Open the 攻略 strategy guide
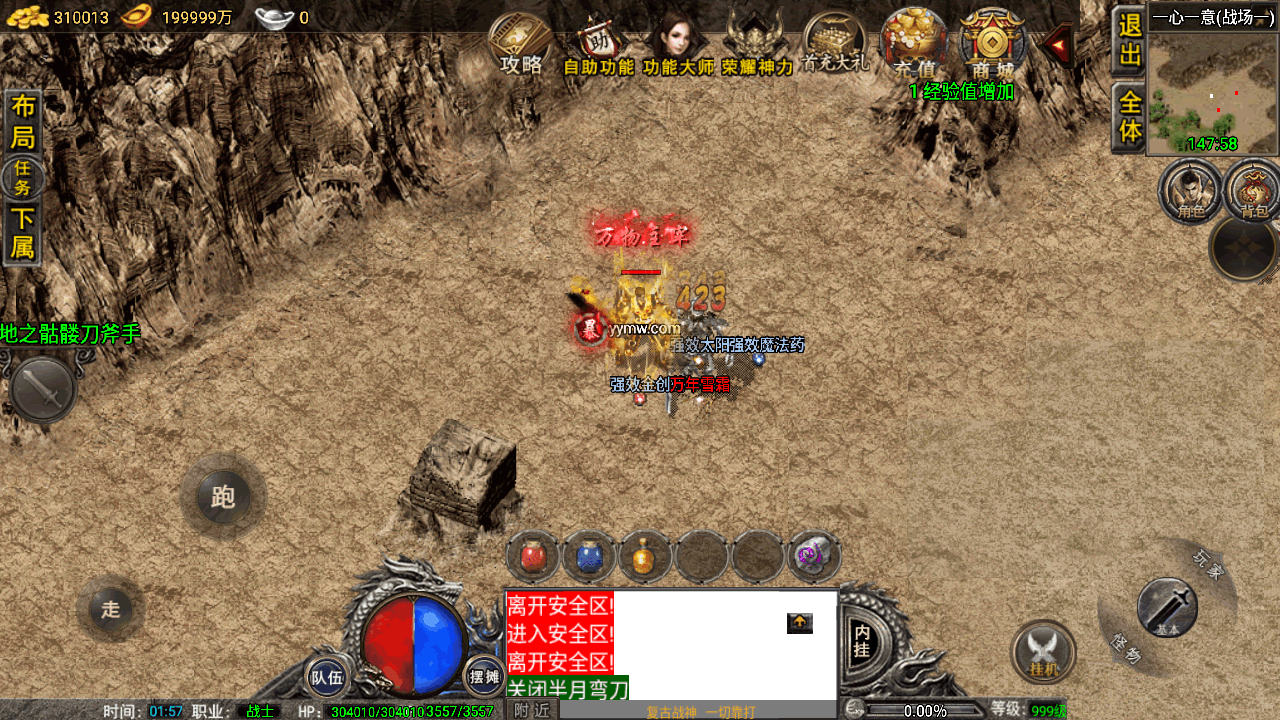1280x720 pixels. coord(520,45)
